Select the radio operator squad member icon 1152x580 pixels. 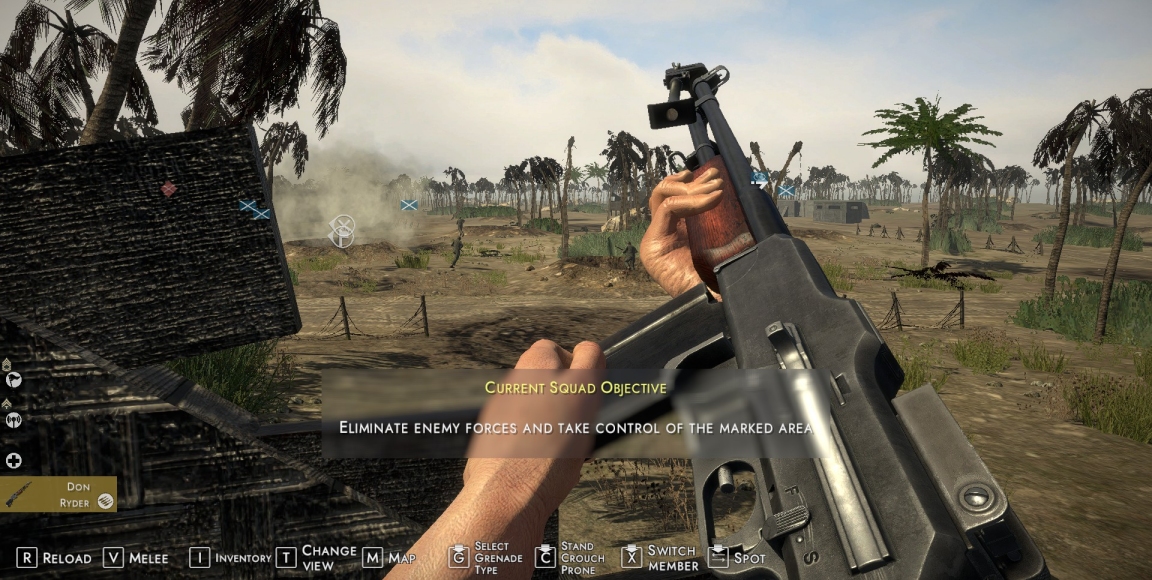(14, 419)
